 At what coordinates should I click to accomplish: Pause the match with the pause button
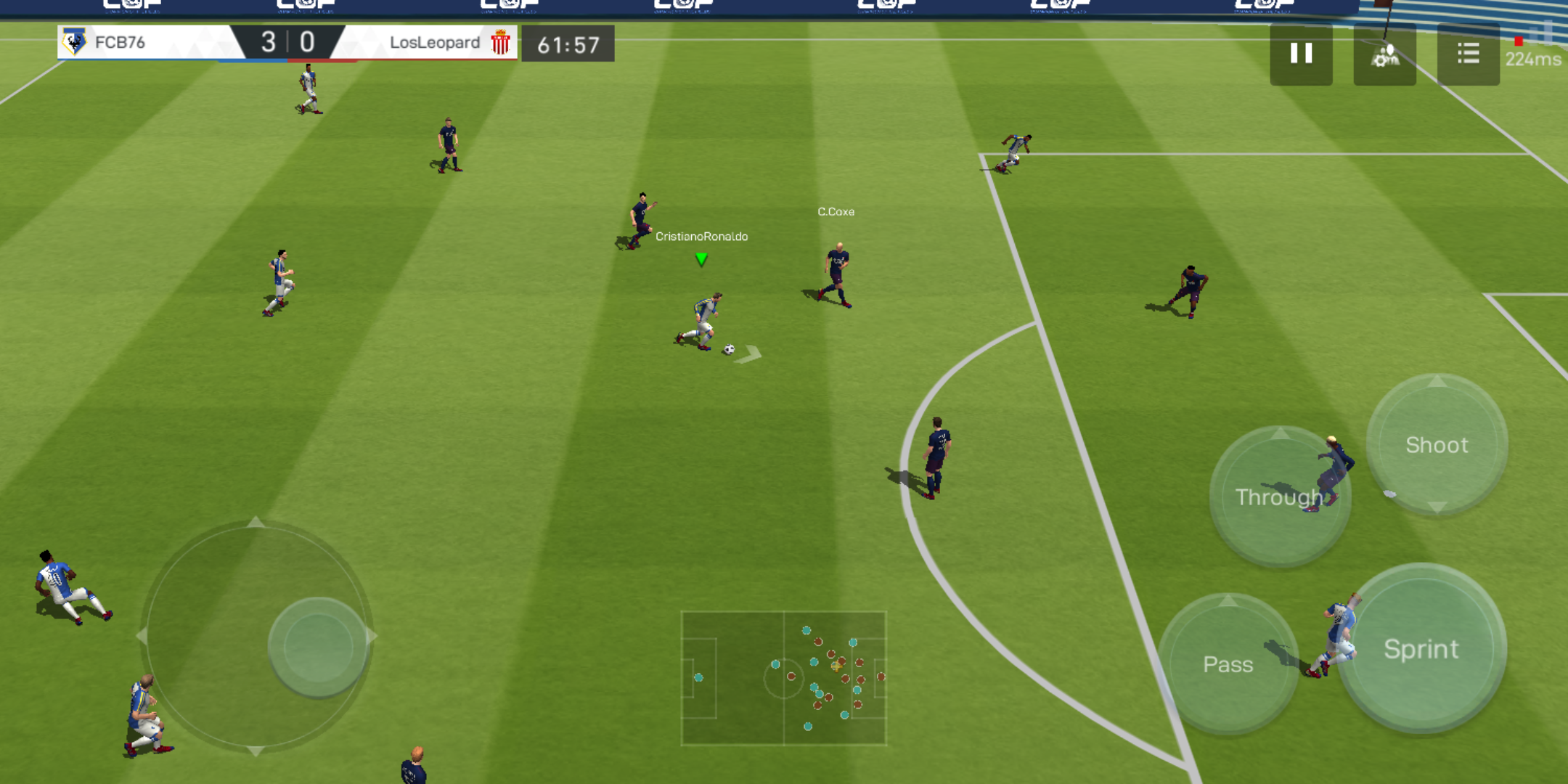point(1301,54)
